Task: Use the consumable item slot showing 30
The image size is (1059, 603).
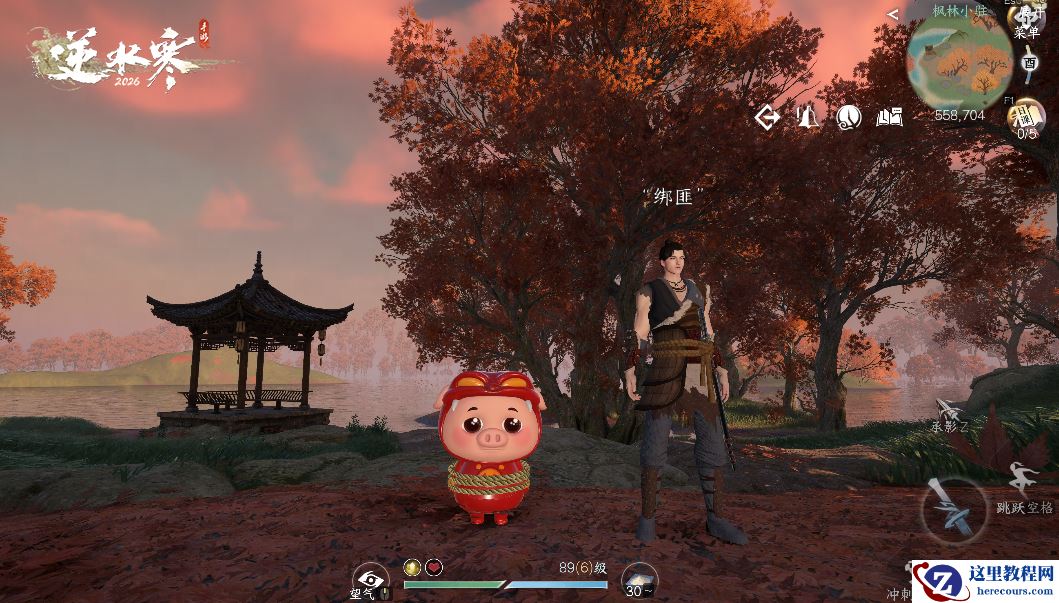Action: click(x=639, y=580)
